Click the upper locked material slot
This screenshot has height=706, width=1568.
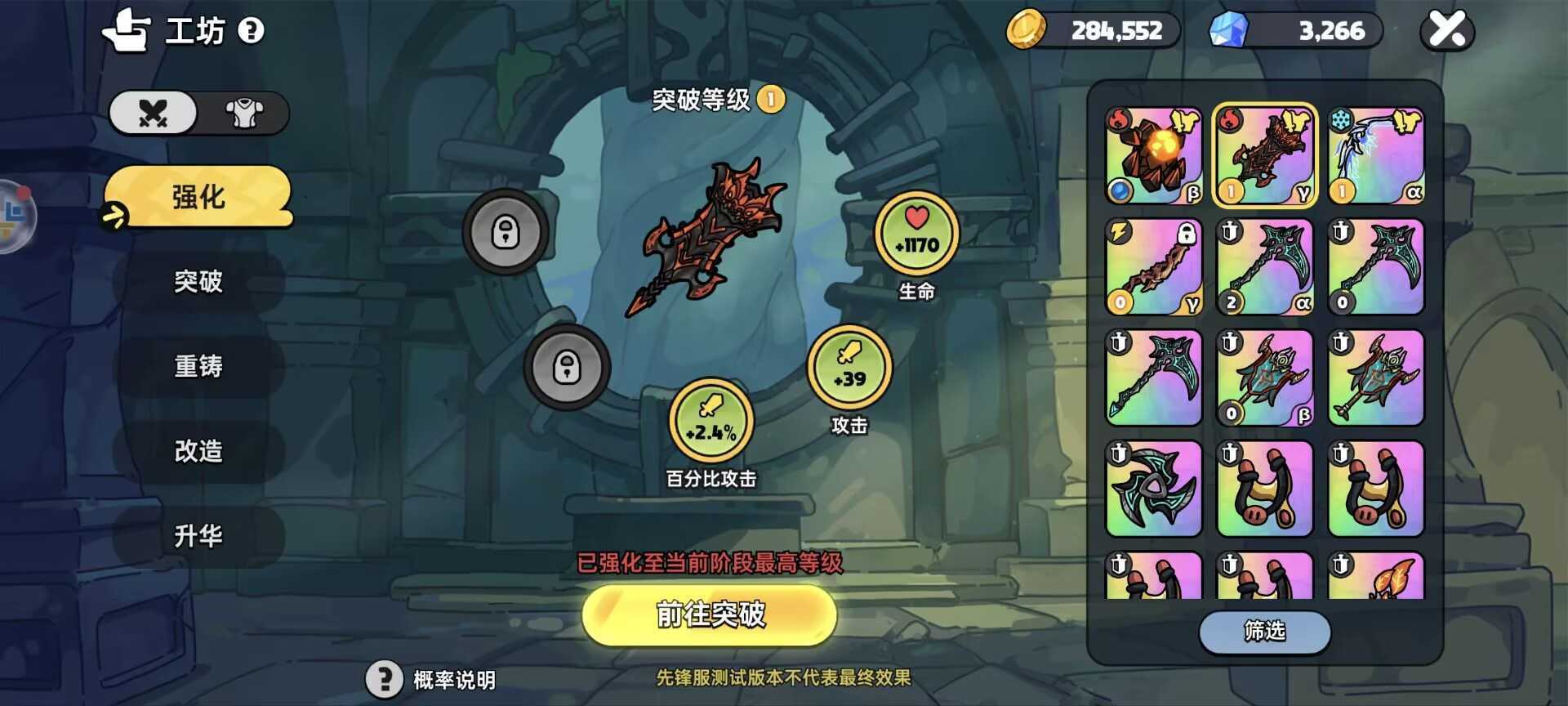[507, 231]
